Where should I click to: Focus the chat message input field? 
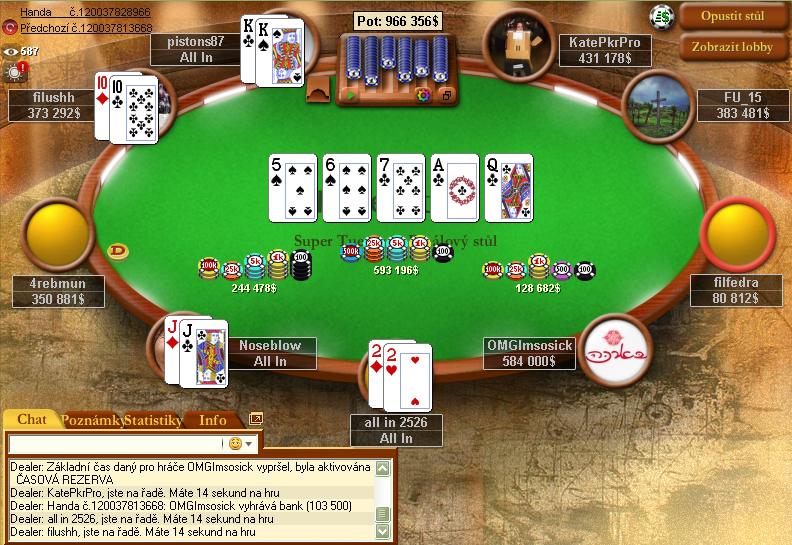point(115,442)
